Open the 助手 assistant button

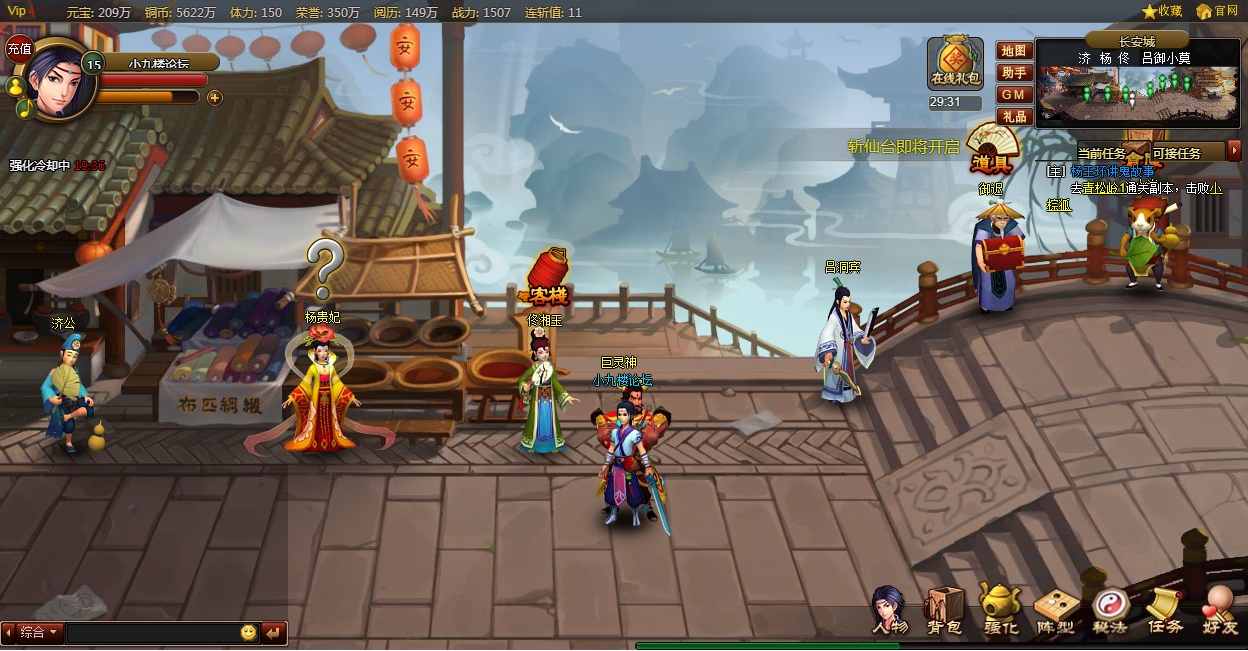coord(1013,72)
